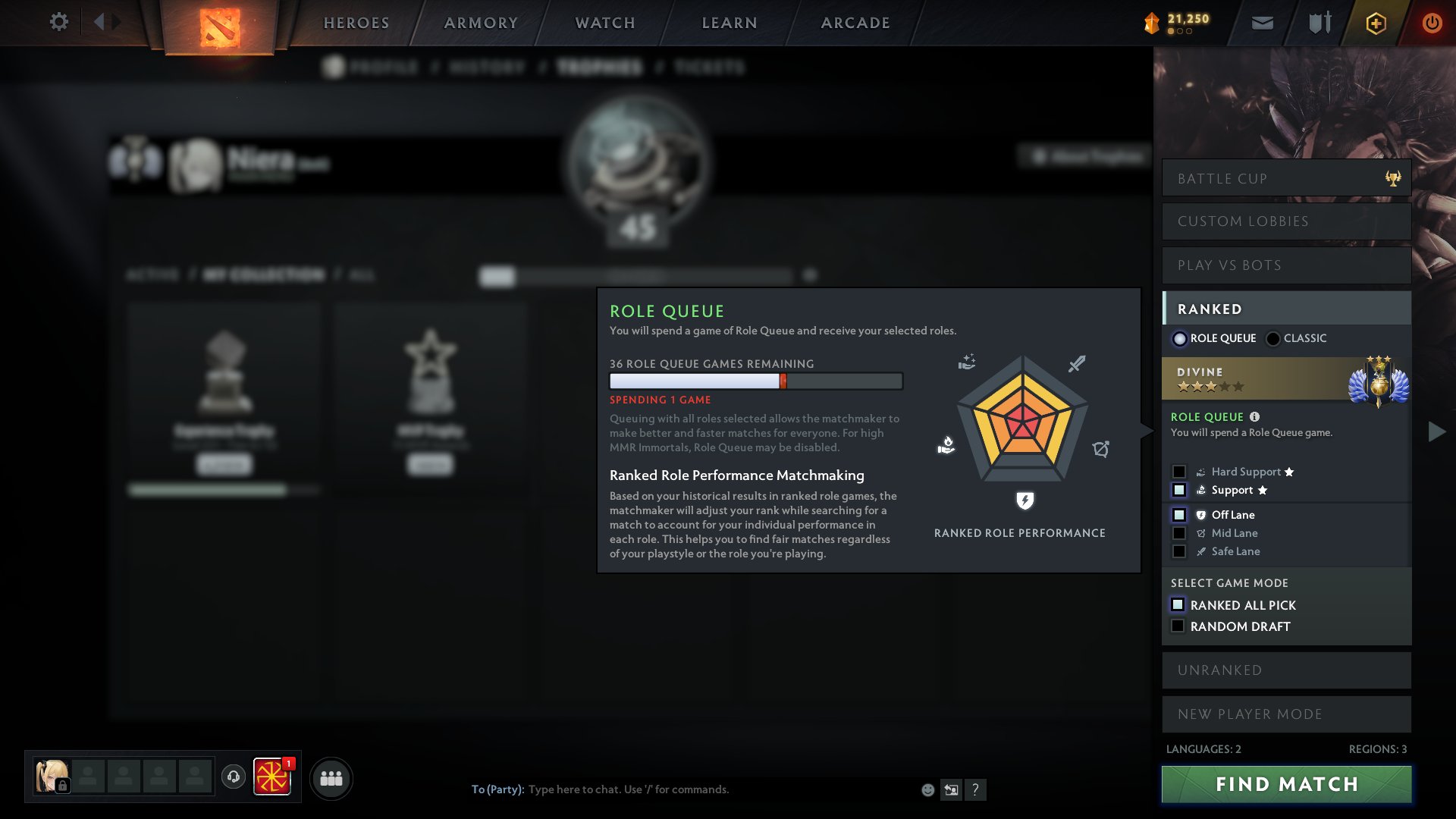Viewport: 1456px width, 819px height.
Task: Expand the New Player Mode section
Action: pos(1286,714)
